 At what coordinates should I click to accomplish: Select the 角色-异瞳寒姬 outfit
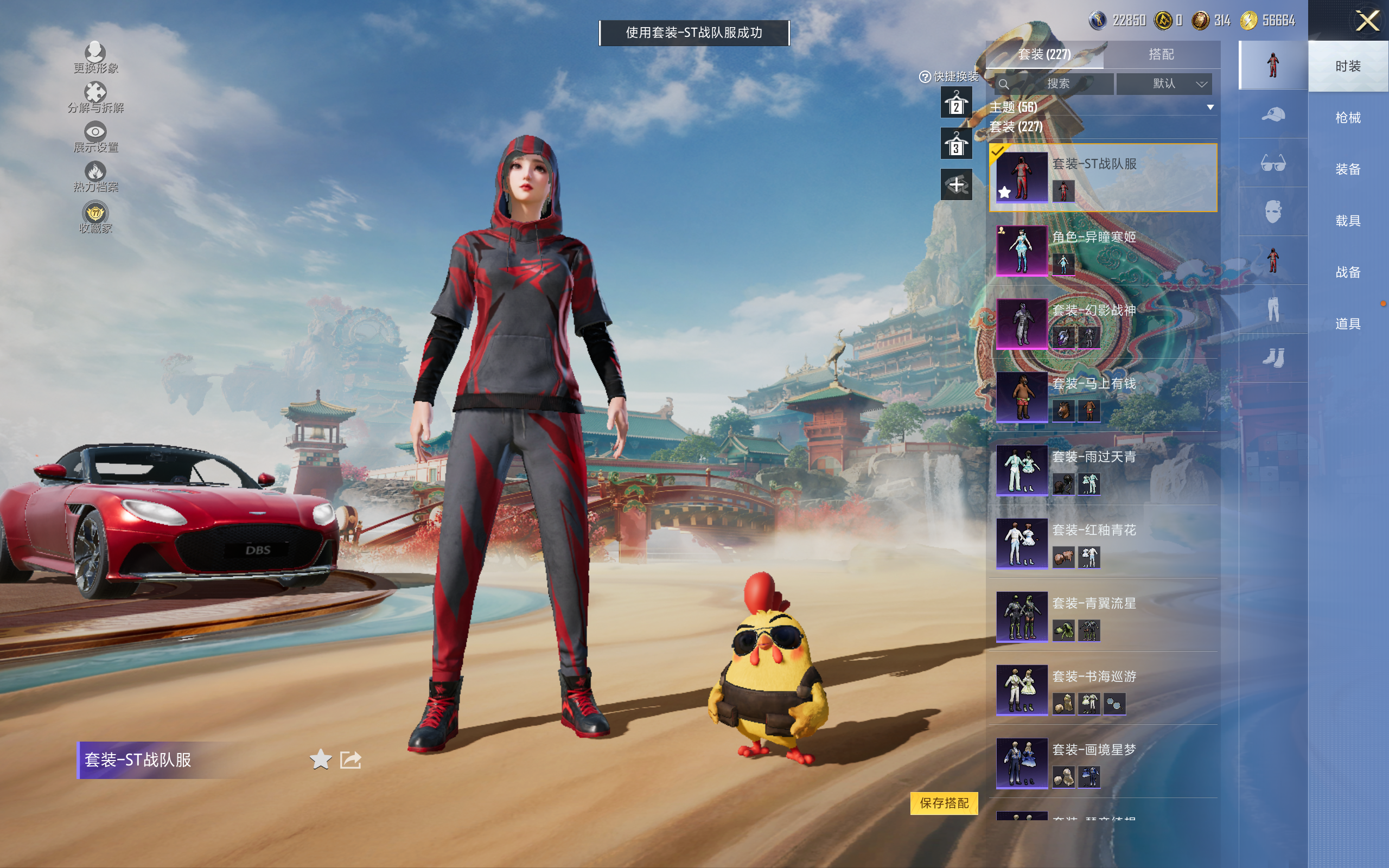click(x=1102, y=250)
